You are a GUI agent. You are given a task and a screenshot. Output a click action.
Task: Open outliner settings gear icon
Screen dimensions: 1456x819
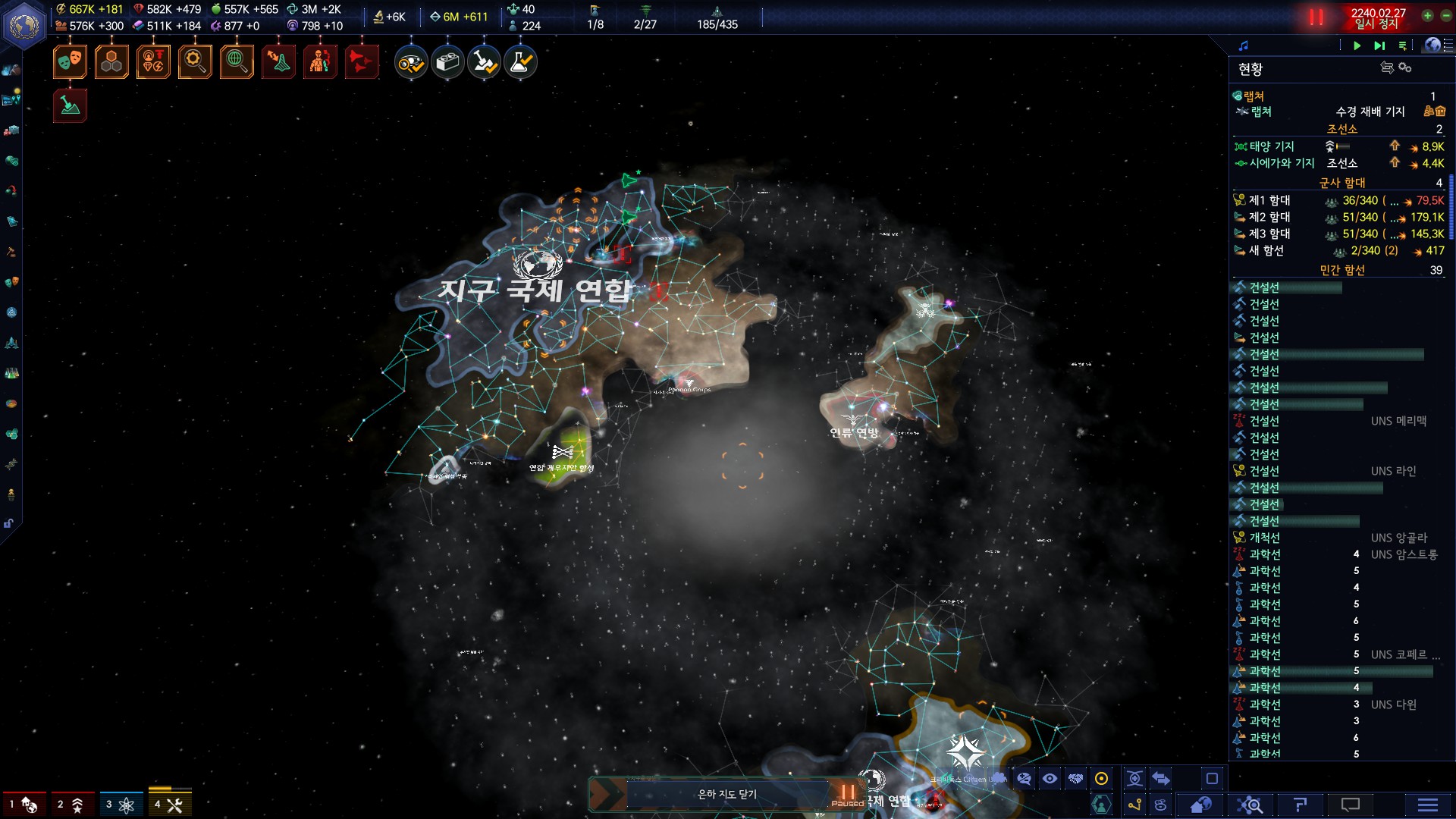1405,67
